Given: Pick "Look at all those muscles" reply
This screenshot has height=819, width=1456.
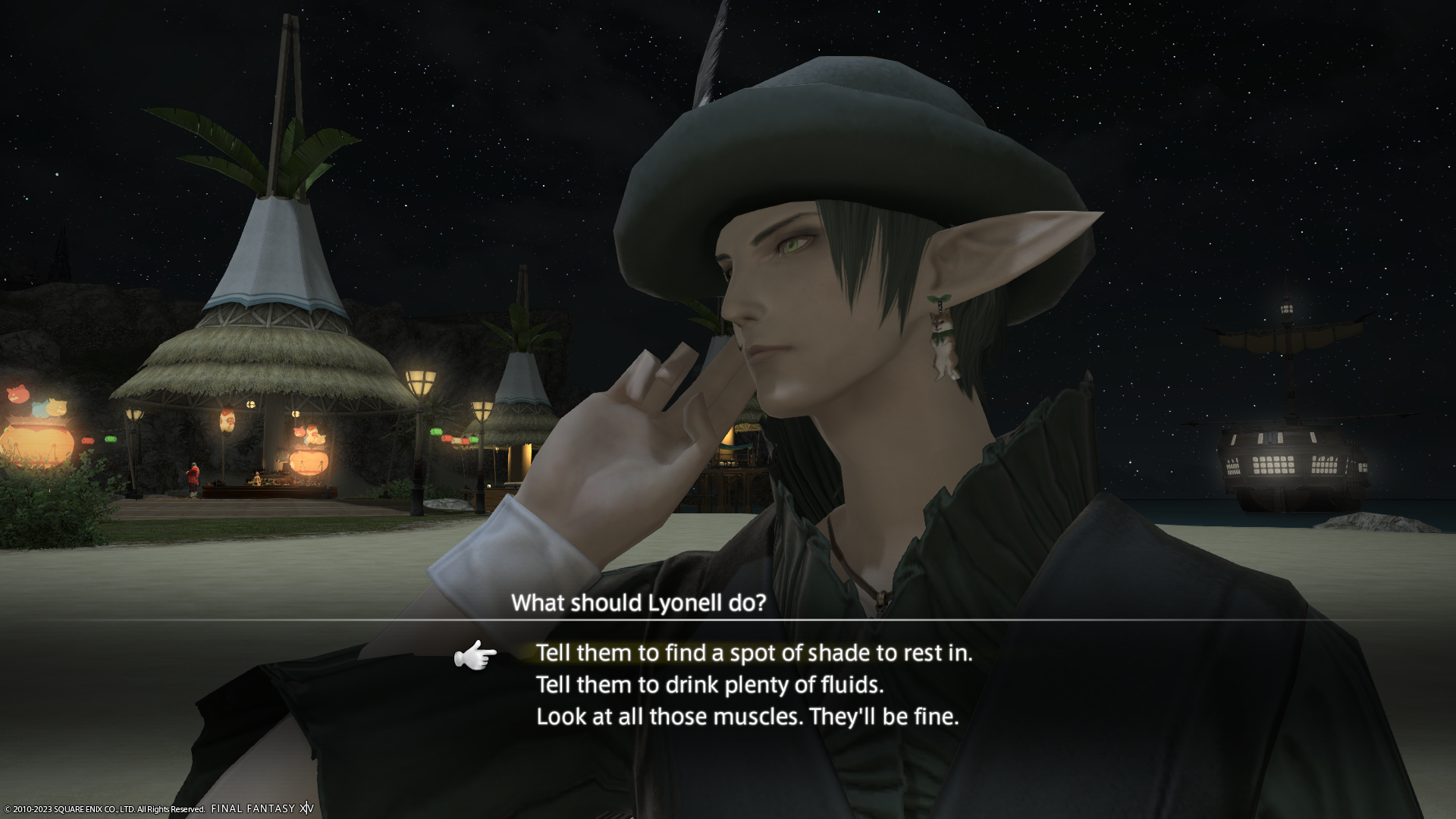Looking at the screenshot, I should 747,717.
